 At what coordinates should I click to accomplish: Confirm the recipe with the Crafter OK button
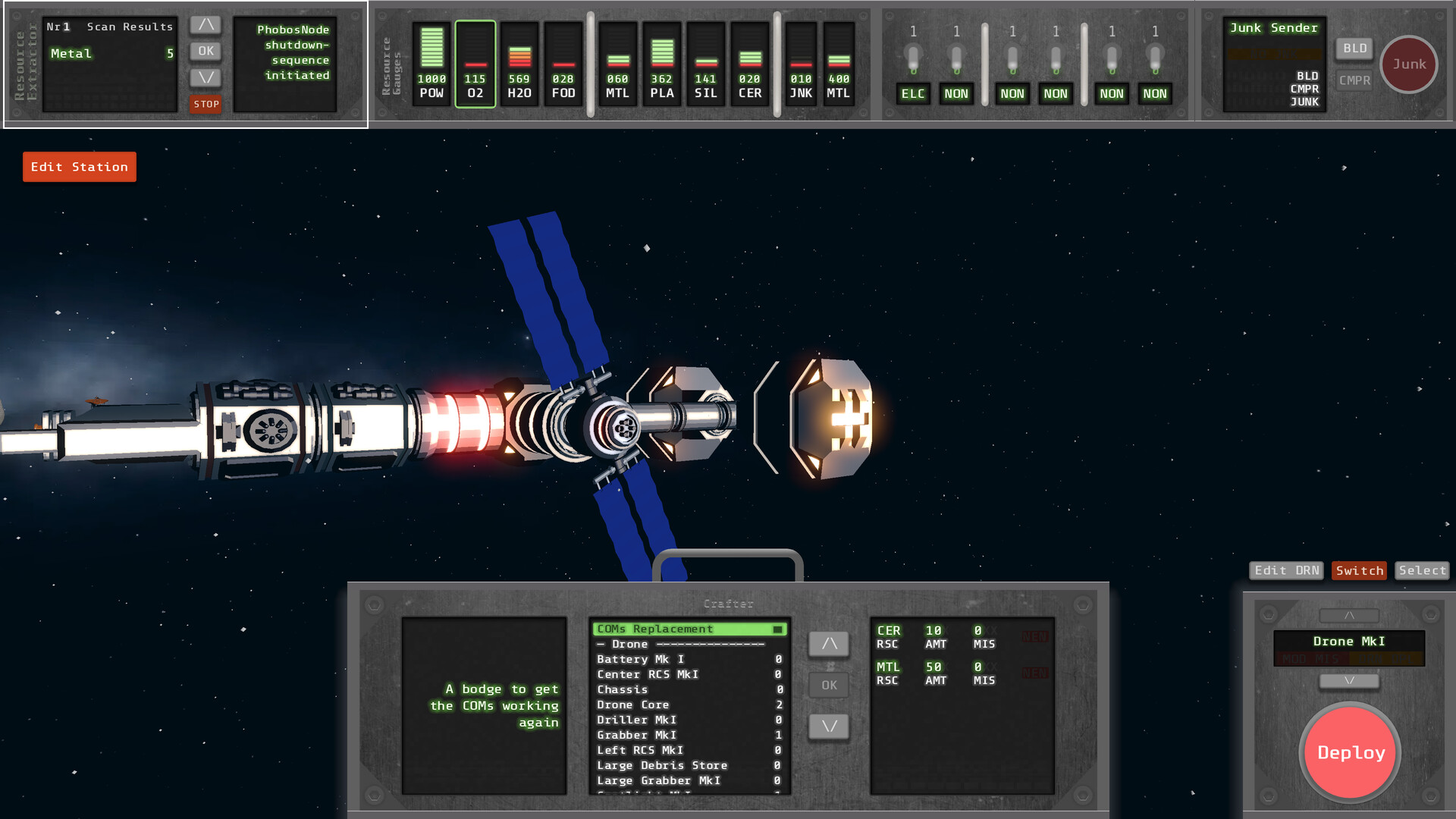[829, 685]
